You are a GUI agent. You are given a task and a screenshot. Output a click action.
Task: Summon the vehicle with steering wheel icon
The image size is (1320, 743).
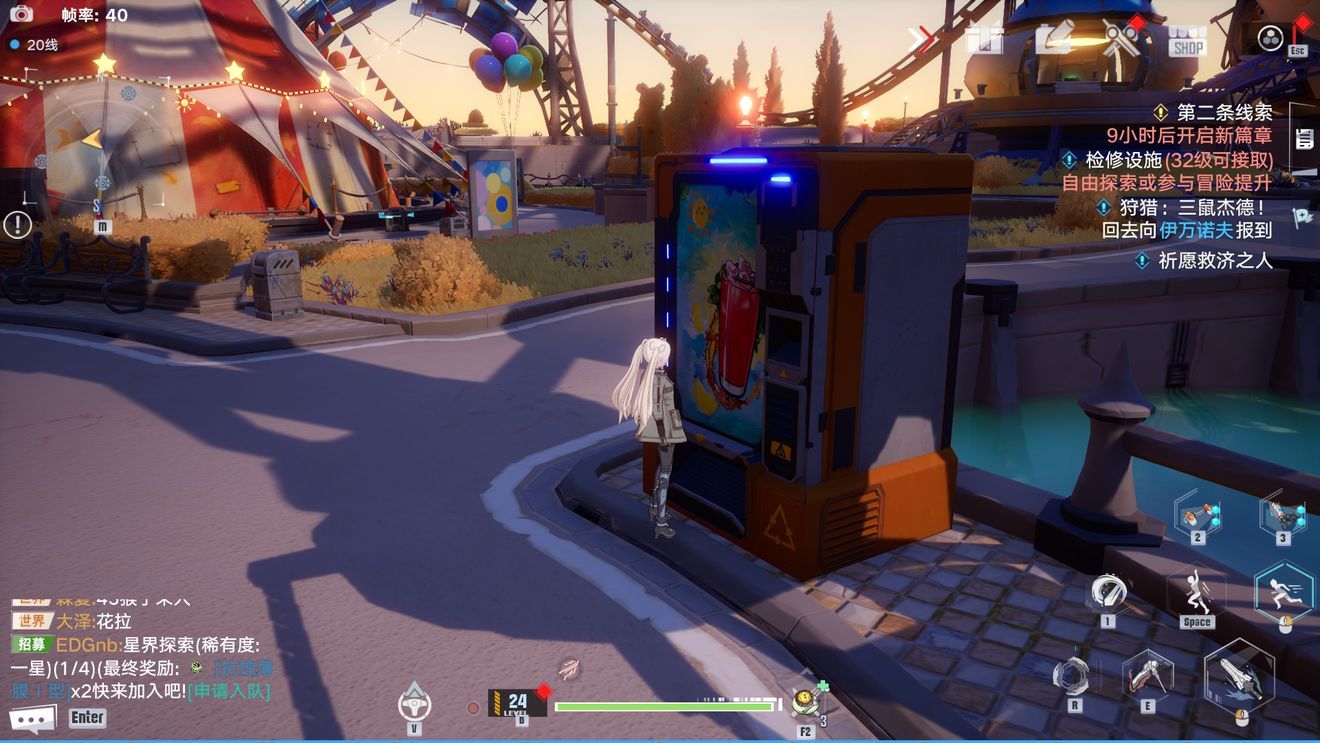415,702
